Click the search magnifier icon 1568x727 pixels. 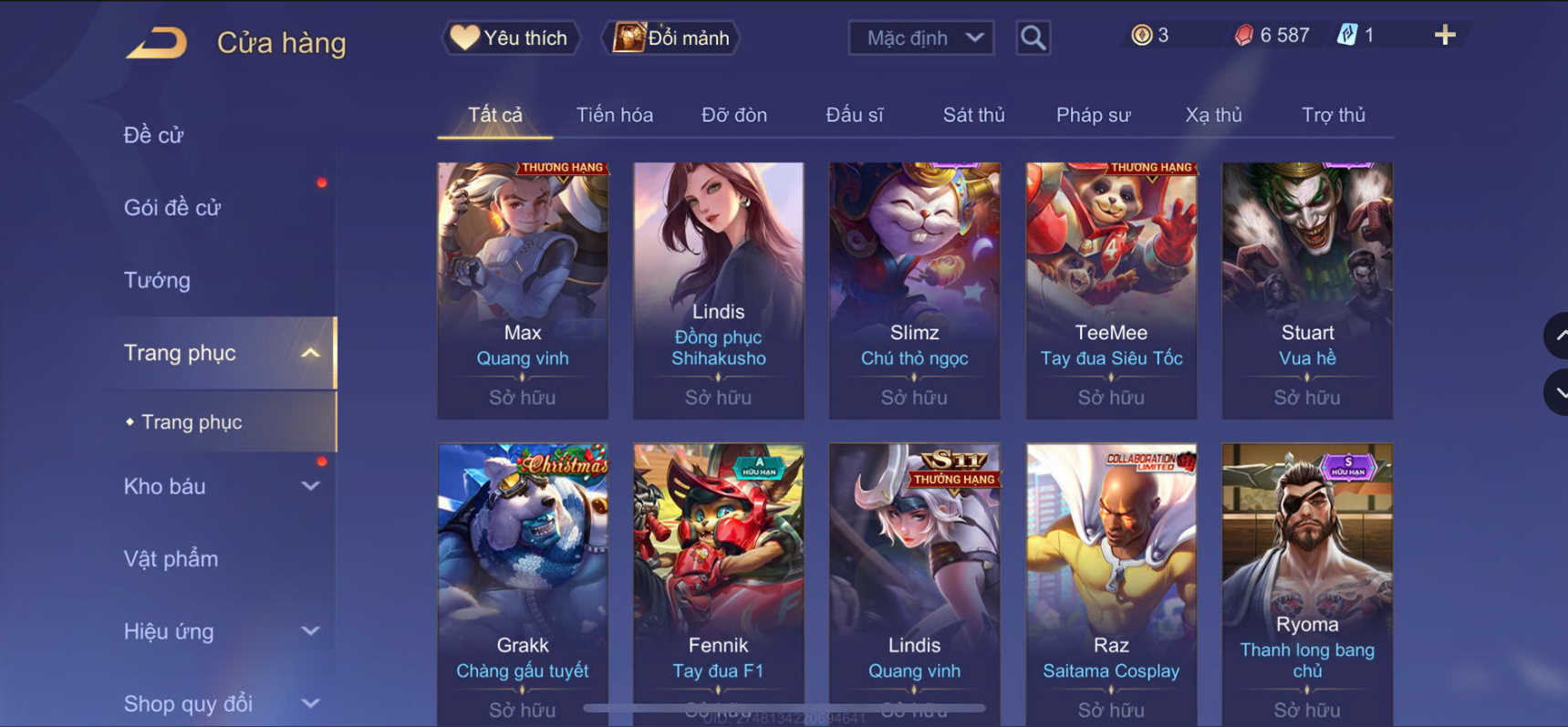(1033, 38)
